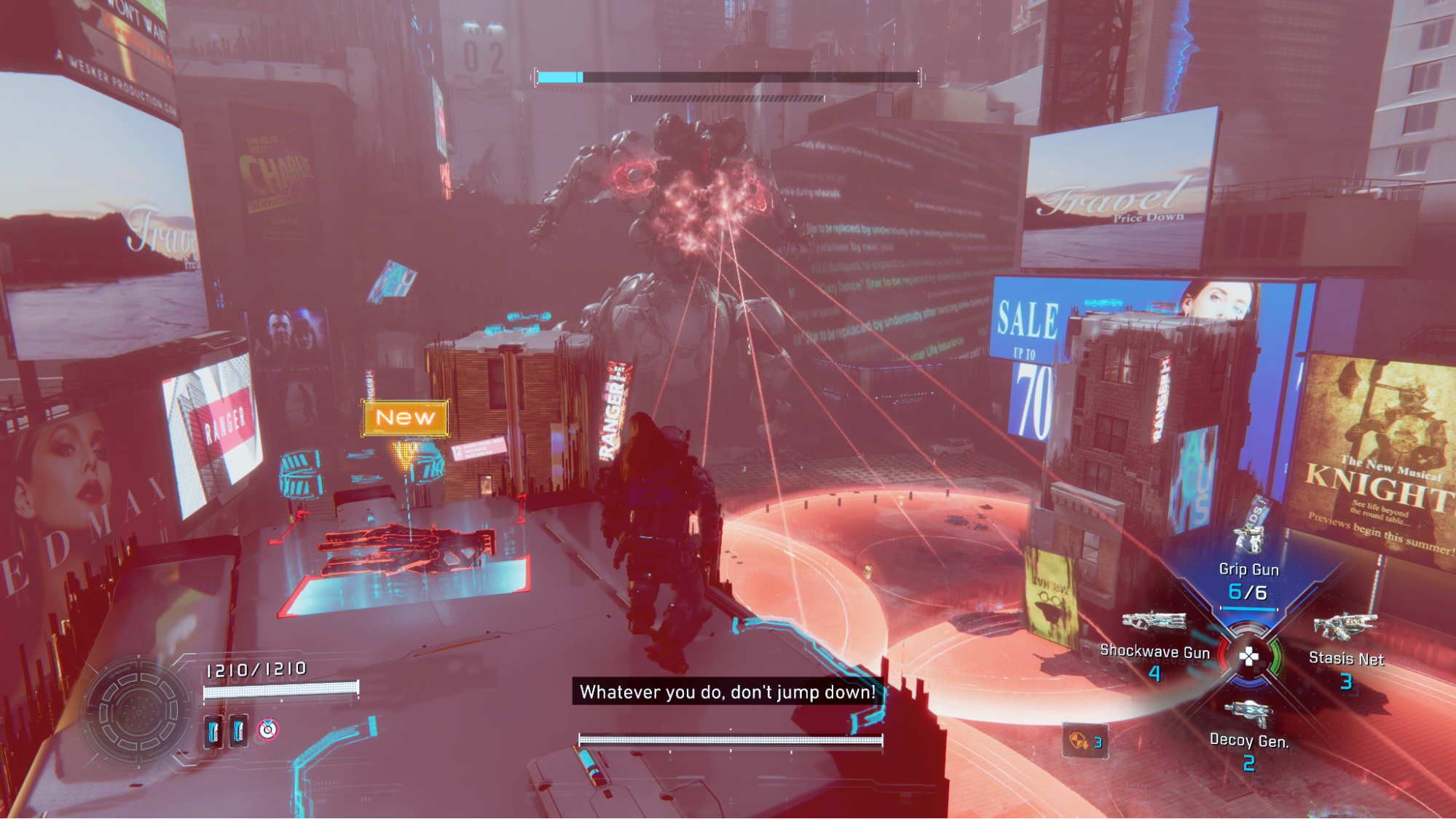Screen dimensions: 1456x819
Task: Select the crossed-out ring status icon
Action: pyautogui.click(x=268, y=729)
